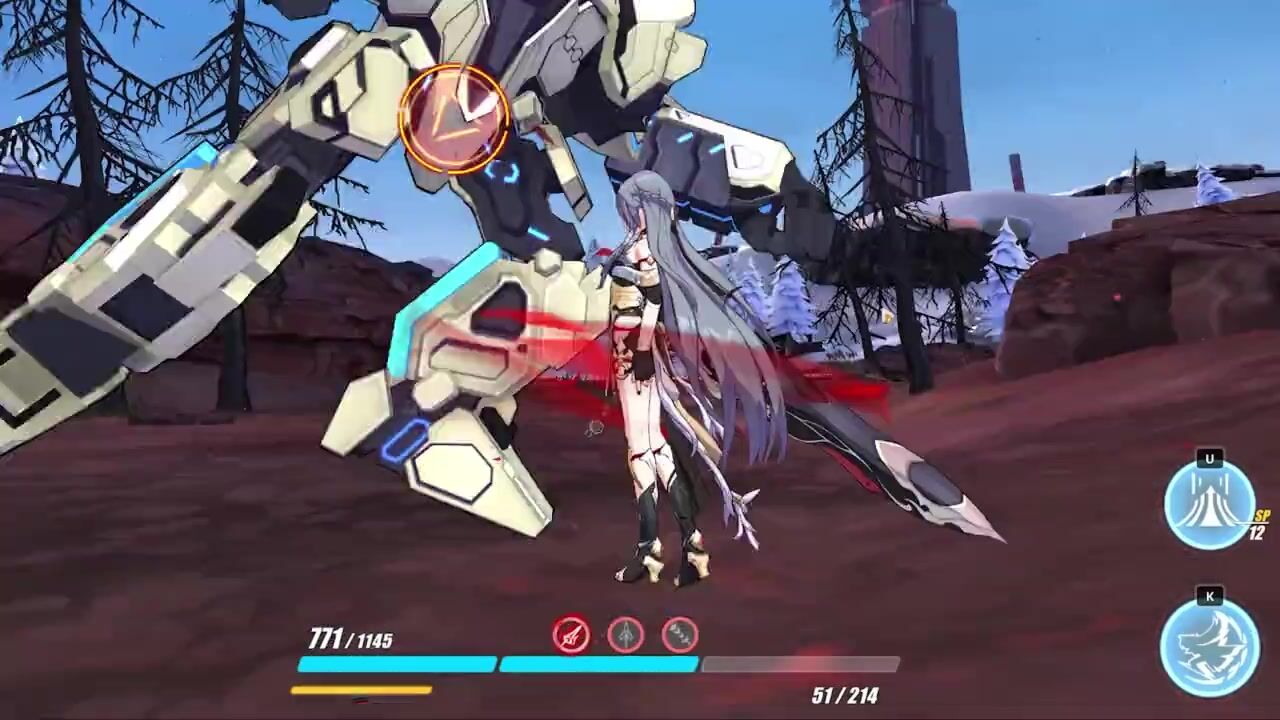Trigger the evade dash skill button
The image size is (1280, 720).
[1209, 646]
